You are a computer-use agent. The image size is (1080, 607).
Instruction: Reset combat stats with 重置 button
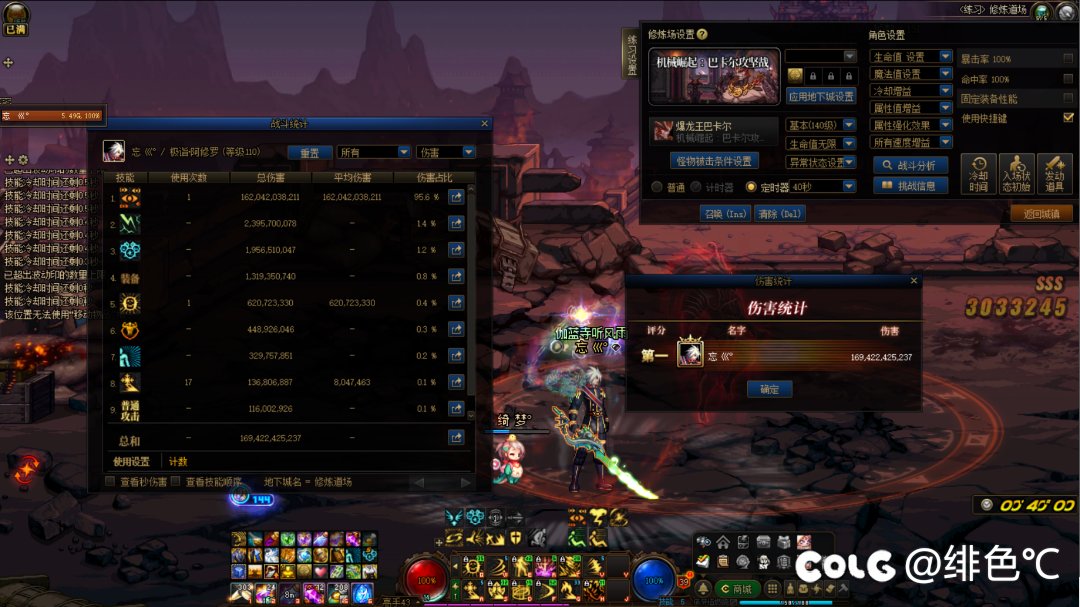point(310,152)
